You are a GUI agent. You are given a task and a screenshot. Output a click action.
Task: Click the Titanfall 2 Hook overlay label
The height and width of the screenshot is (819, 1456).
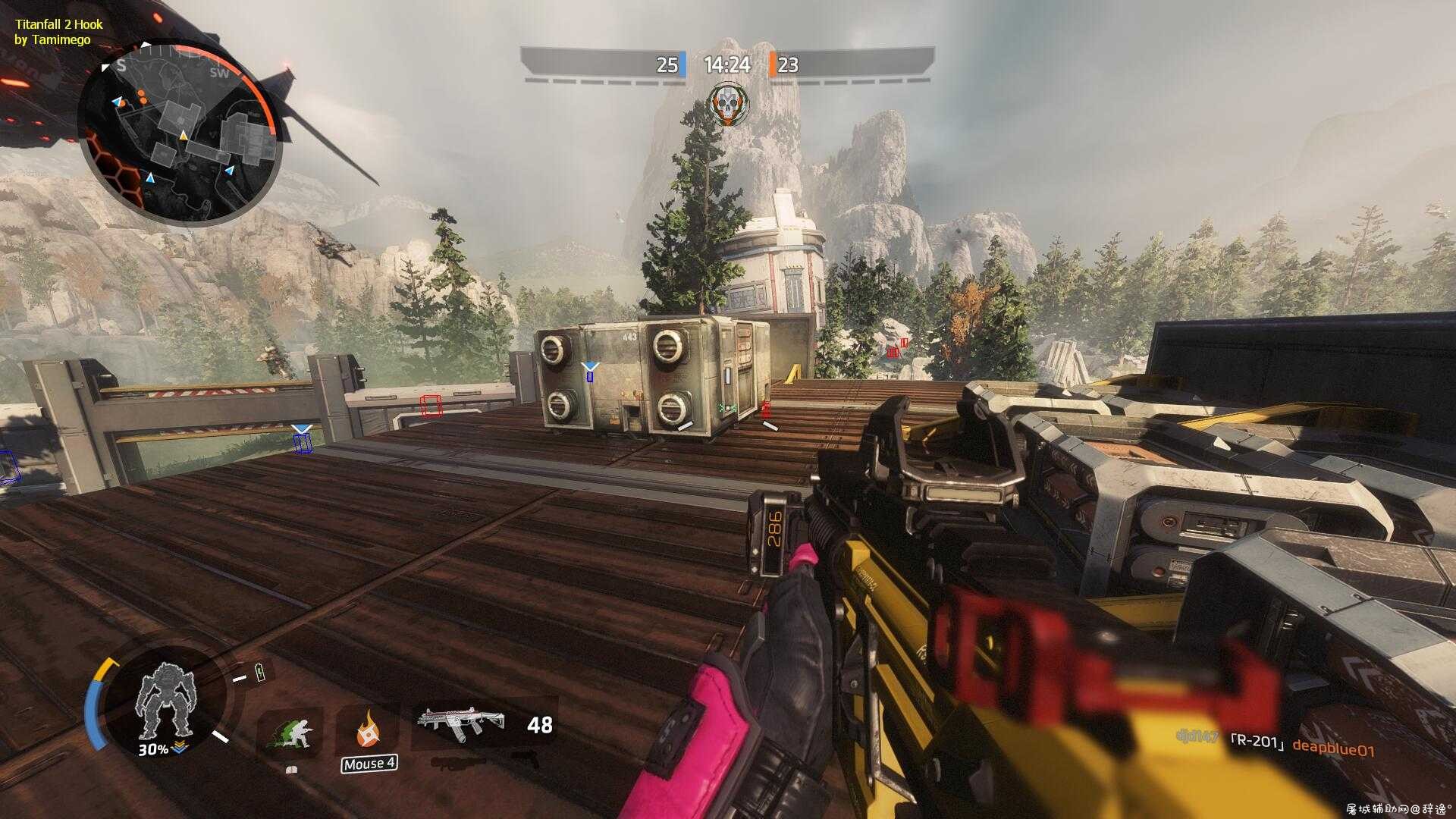pos(58,32)
